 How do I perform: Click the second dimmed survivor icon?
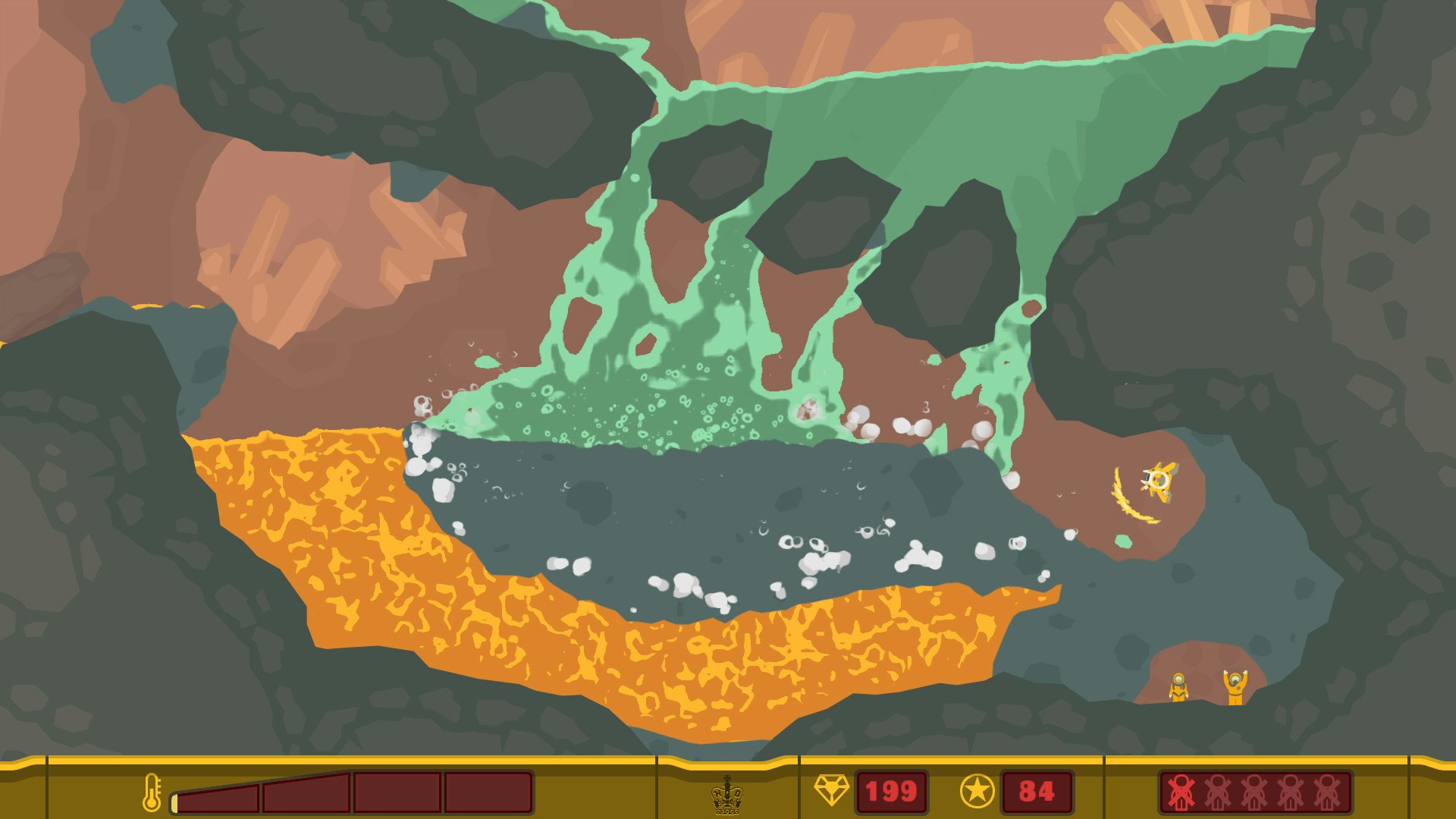point(1217,792)
